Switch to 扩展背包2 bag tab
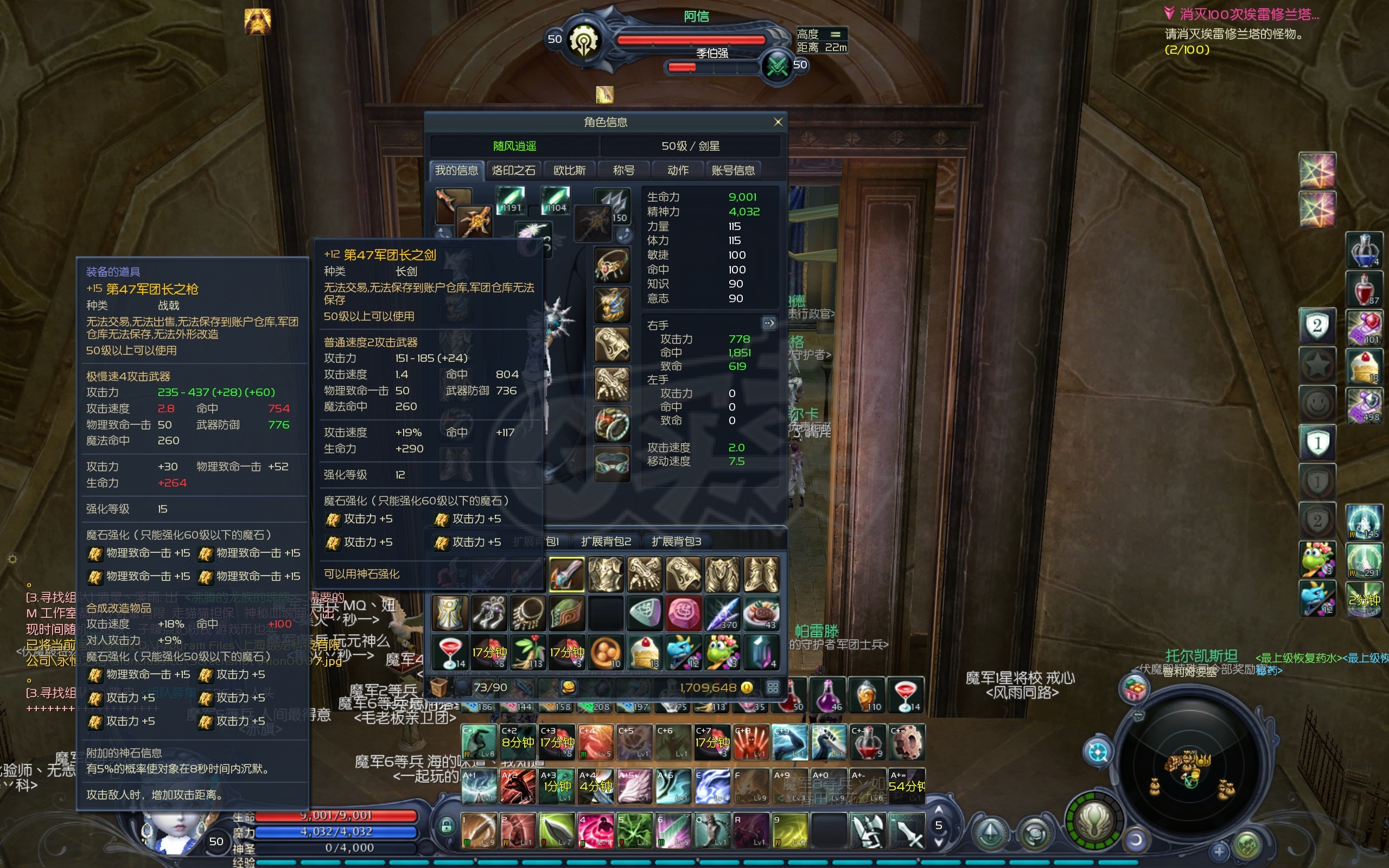1389x868 pixels. point(606,541)
